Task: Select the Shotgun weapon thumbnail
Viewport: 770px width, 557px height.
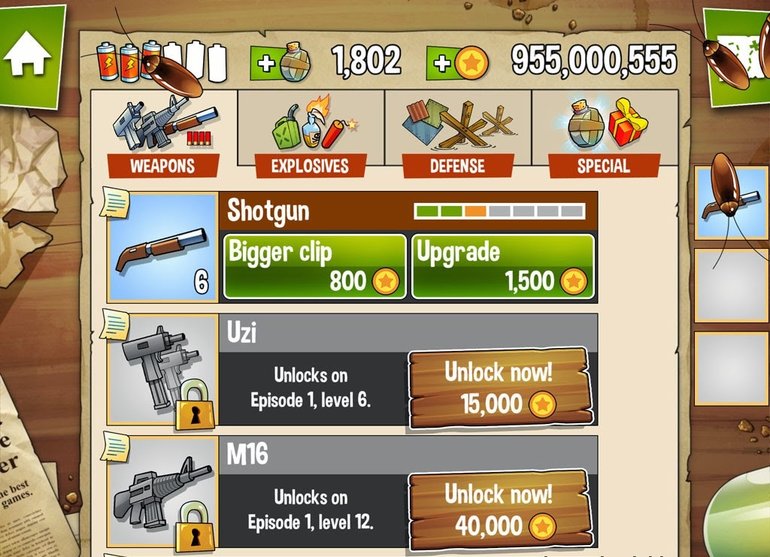Action: click(x=163, y=248)
